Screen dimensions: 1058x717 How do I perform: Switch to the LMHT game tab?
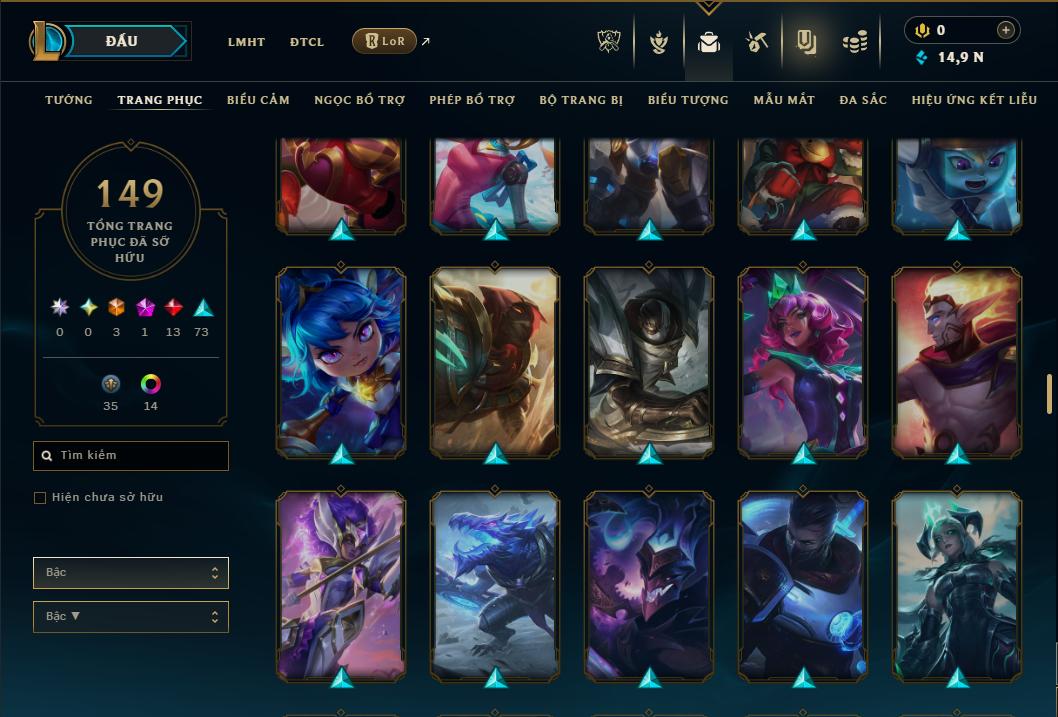tap(246, 42)
